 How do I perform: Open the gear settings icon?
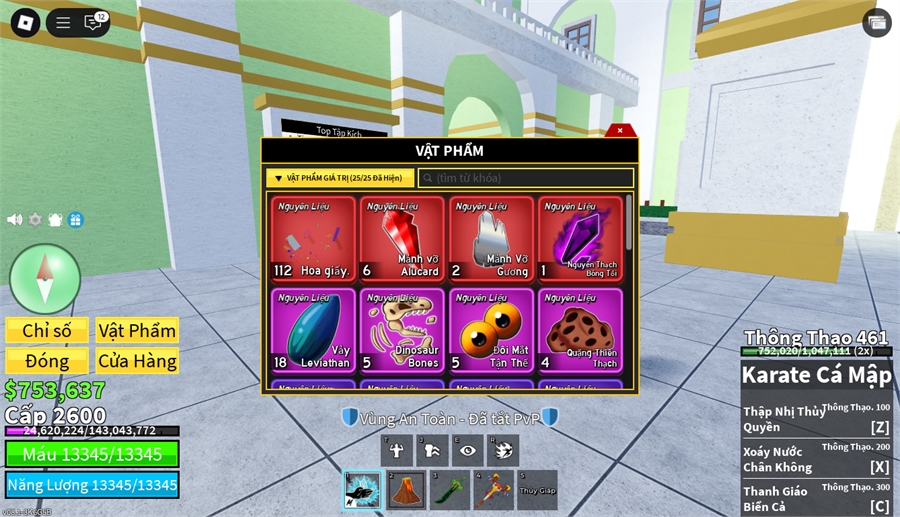[35, 220]
